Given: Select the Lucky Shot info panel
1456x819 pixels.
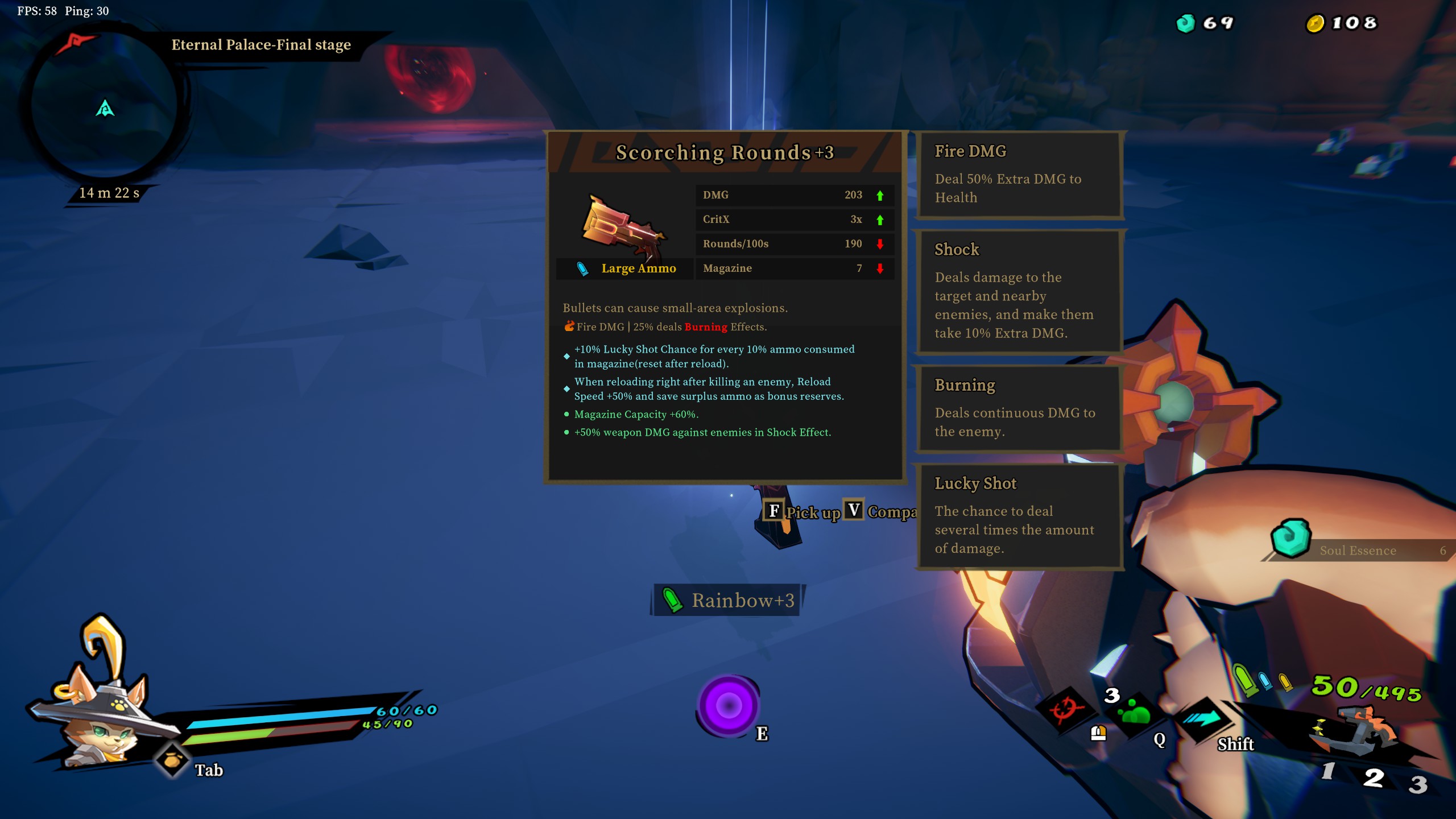Looking at the screenshot, I should tap(1019, 516).
